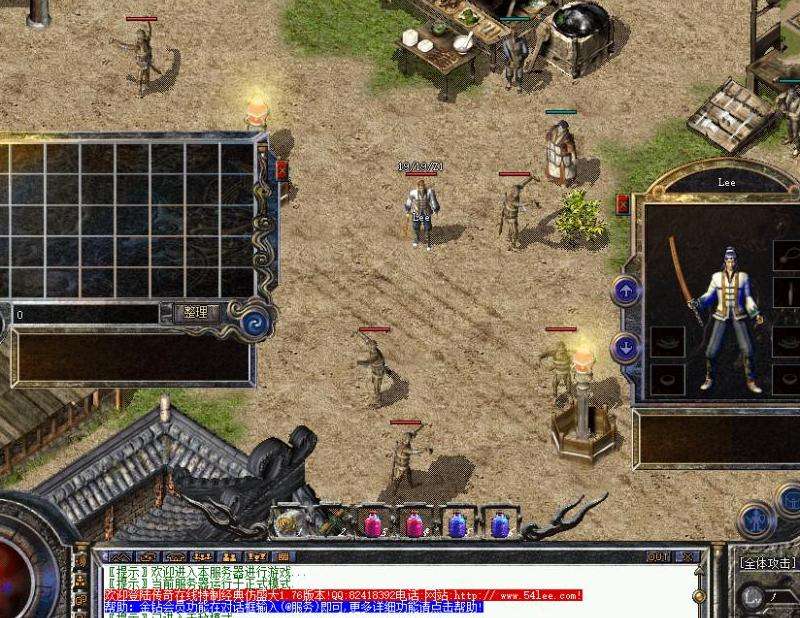Screen dimensions: 800x618
Task: Click the blue swirl button beside 整理
Action: pos(252,320)
